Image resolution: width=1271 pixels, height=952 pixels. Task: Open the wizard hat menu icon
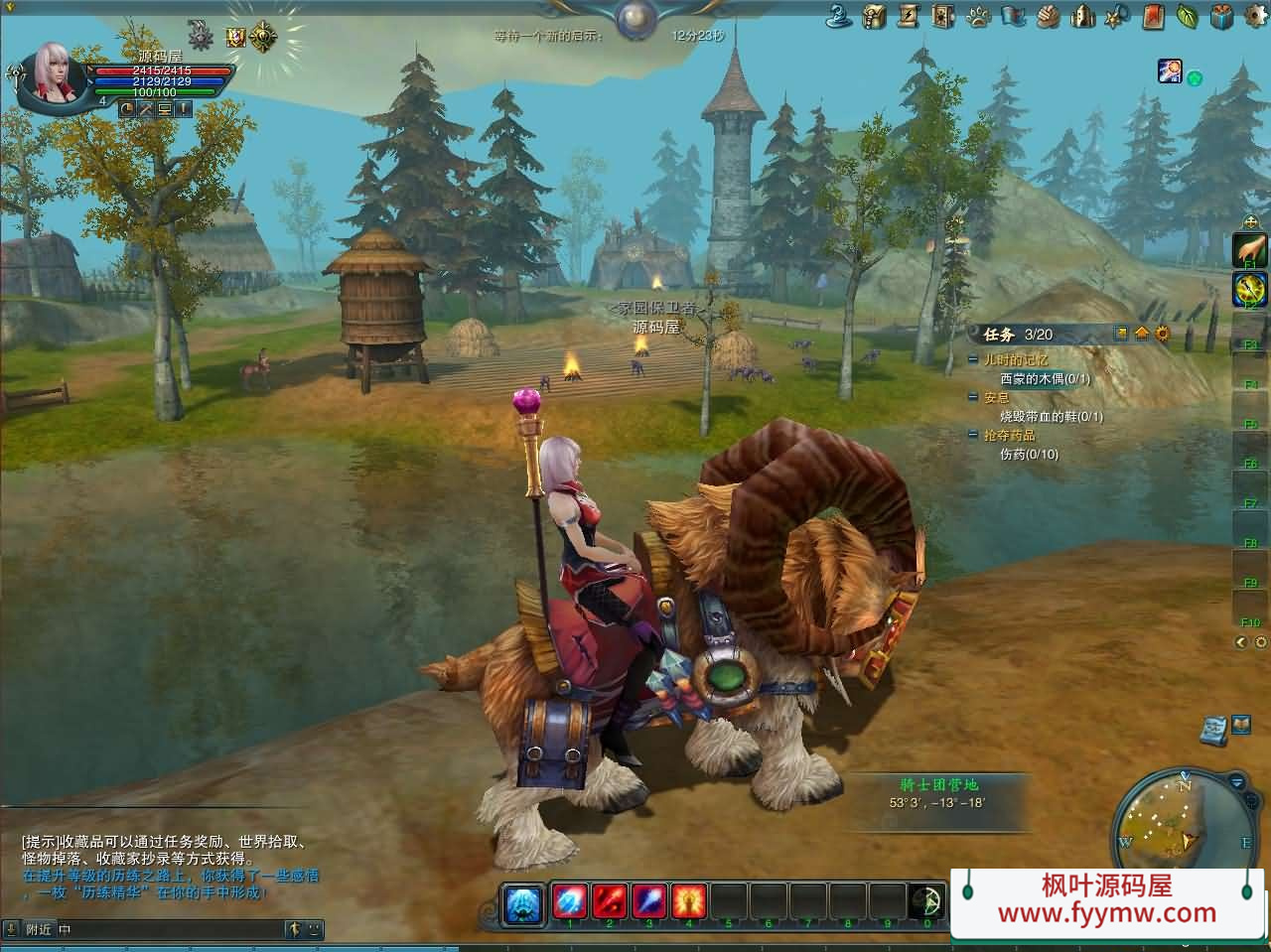[x=839, y=16]
